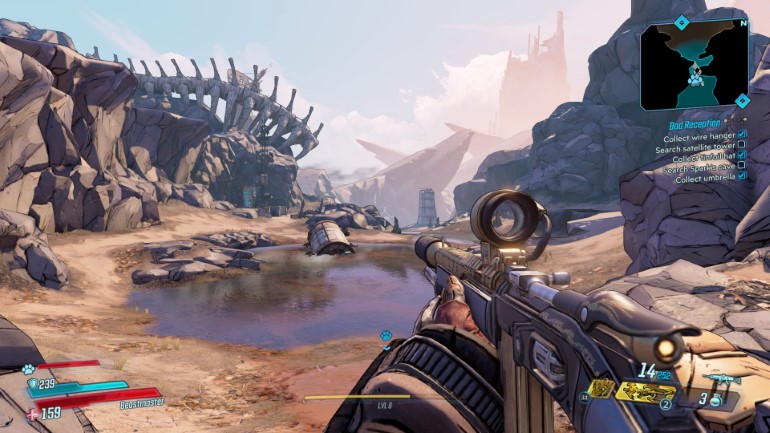Open the minimap
Viewport: 770px width, 433px height.
[x=694, y=63]
